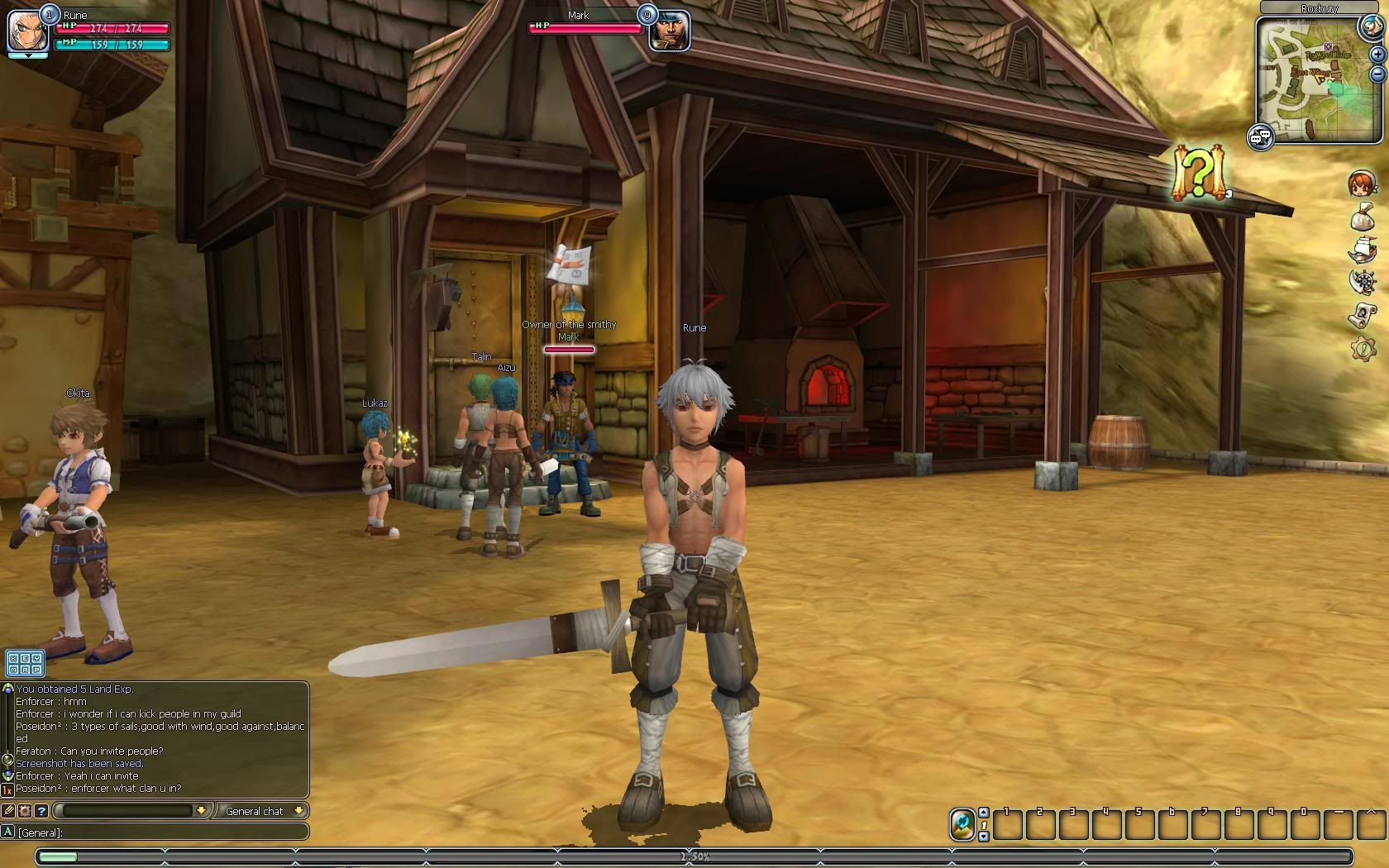Open the inventory bag icon
The width and height of the screenshot is (1389, 868).
point(1362,217)
